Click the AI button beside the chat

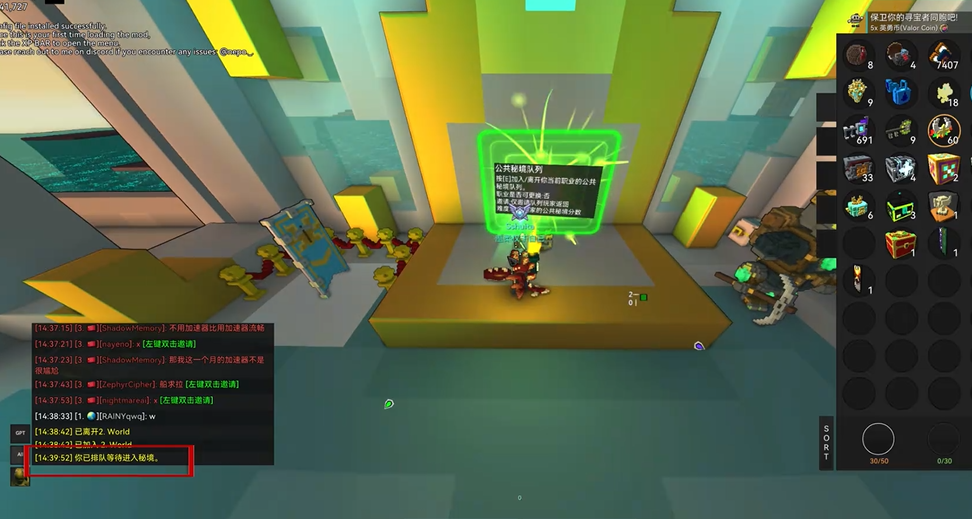click(20, 454)
